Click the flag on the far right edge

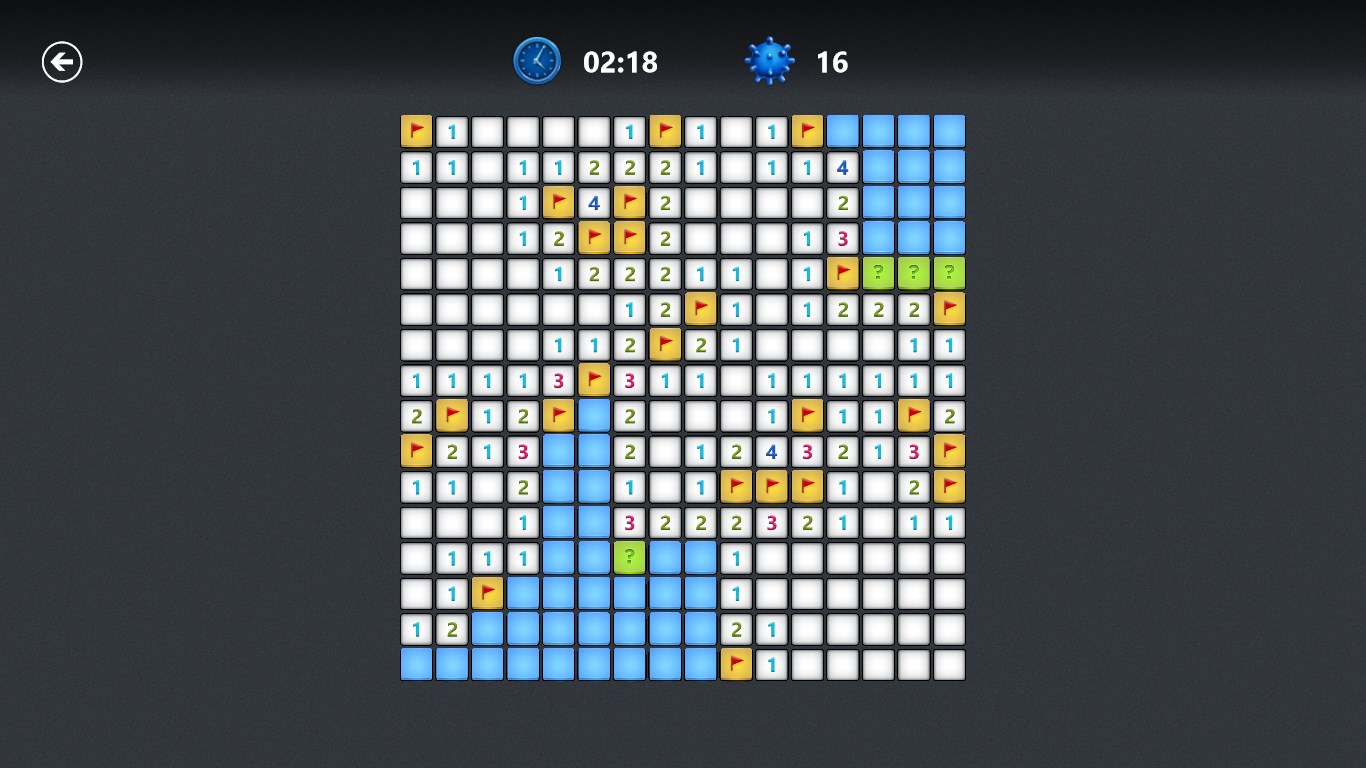pos(949,309)
